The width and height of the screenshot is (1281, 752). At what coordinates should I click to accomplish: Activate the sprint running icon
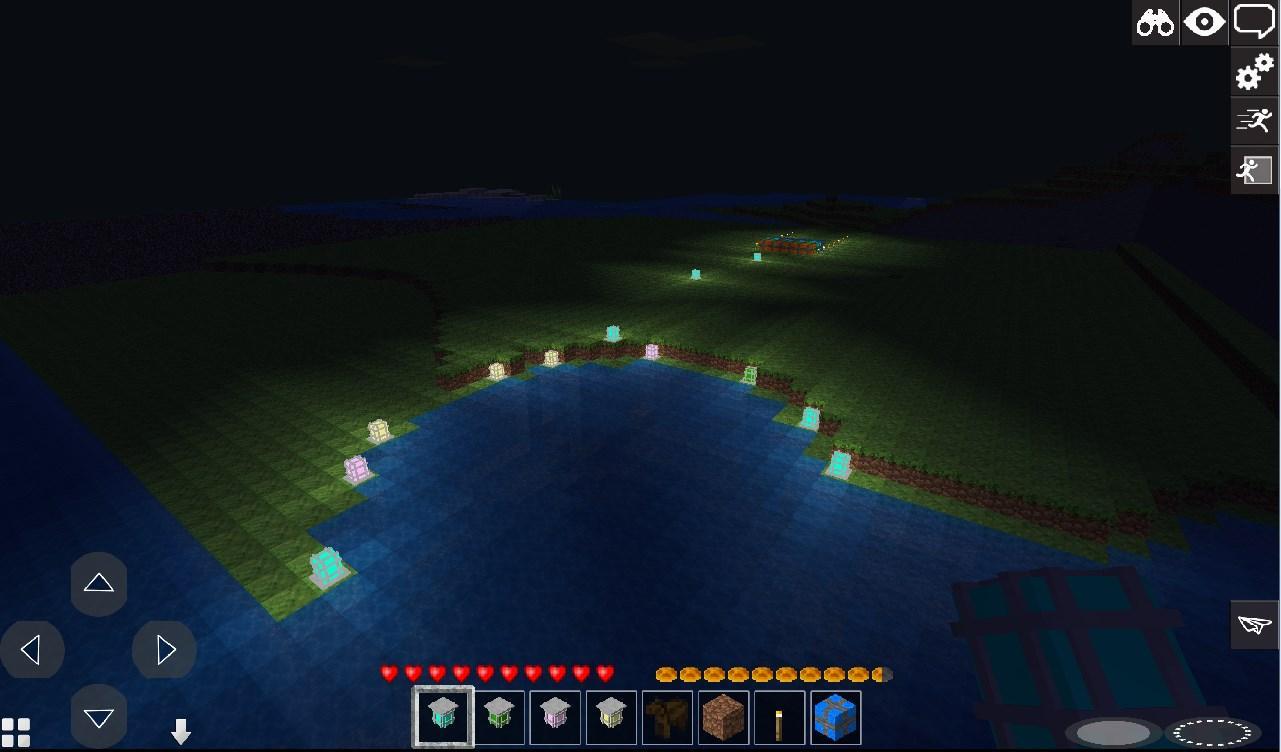[x=1254, y=120]
